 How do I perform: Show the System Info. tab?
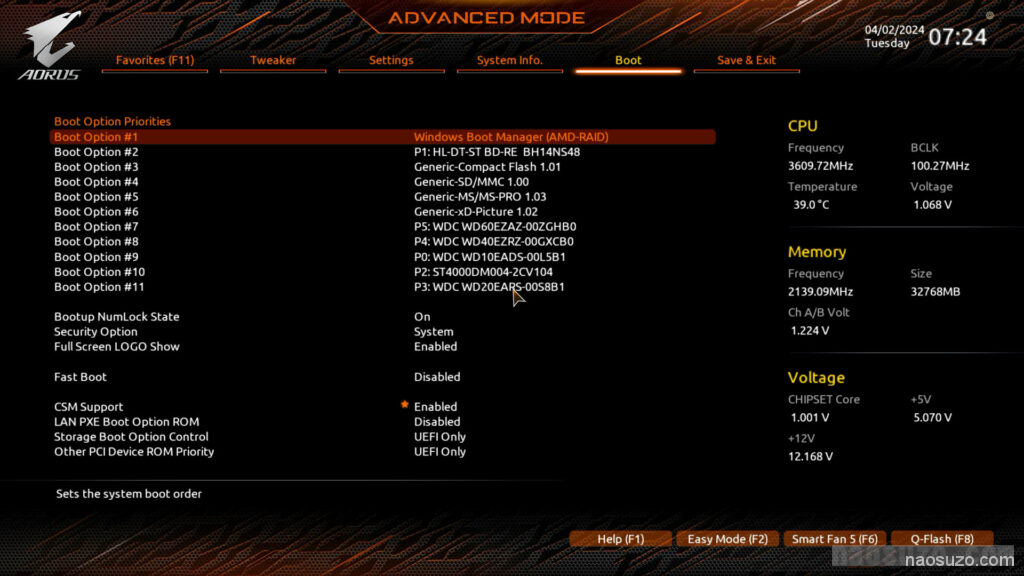pyautogui.click(x=509, y=60)
